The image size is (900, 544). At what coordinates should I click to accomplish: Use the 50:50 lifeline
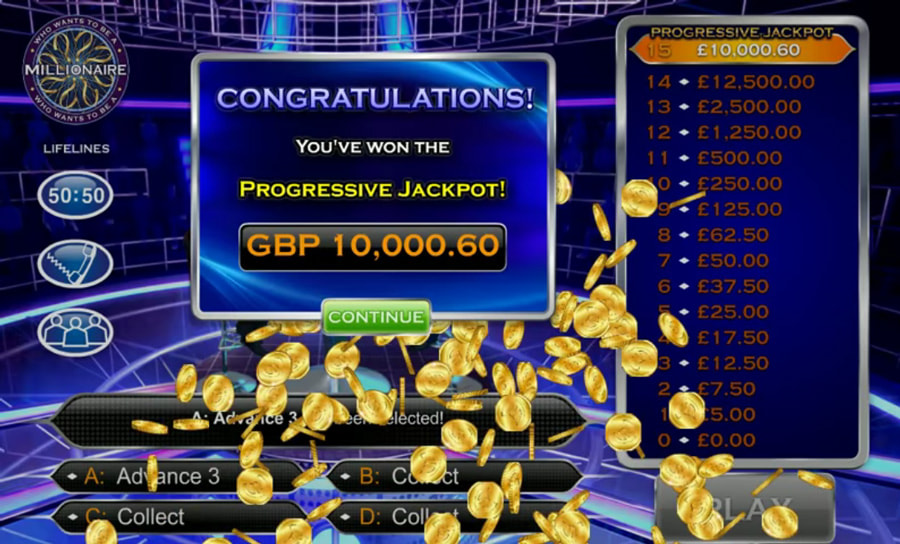76,195
